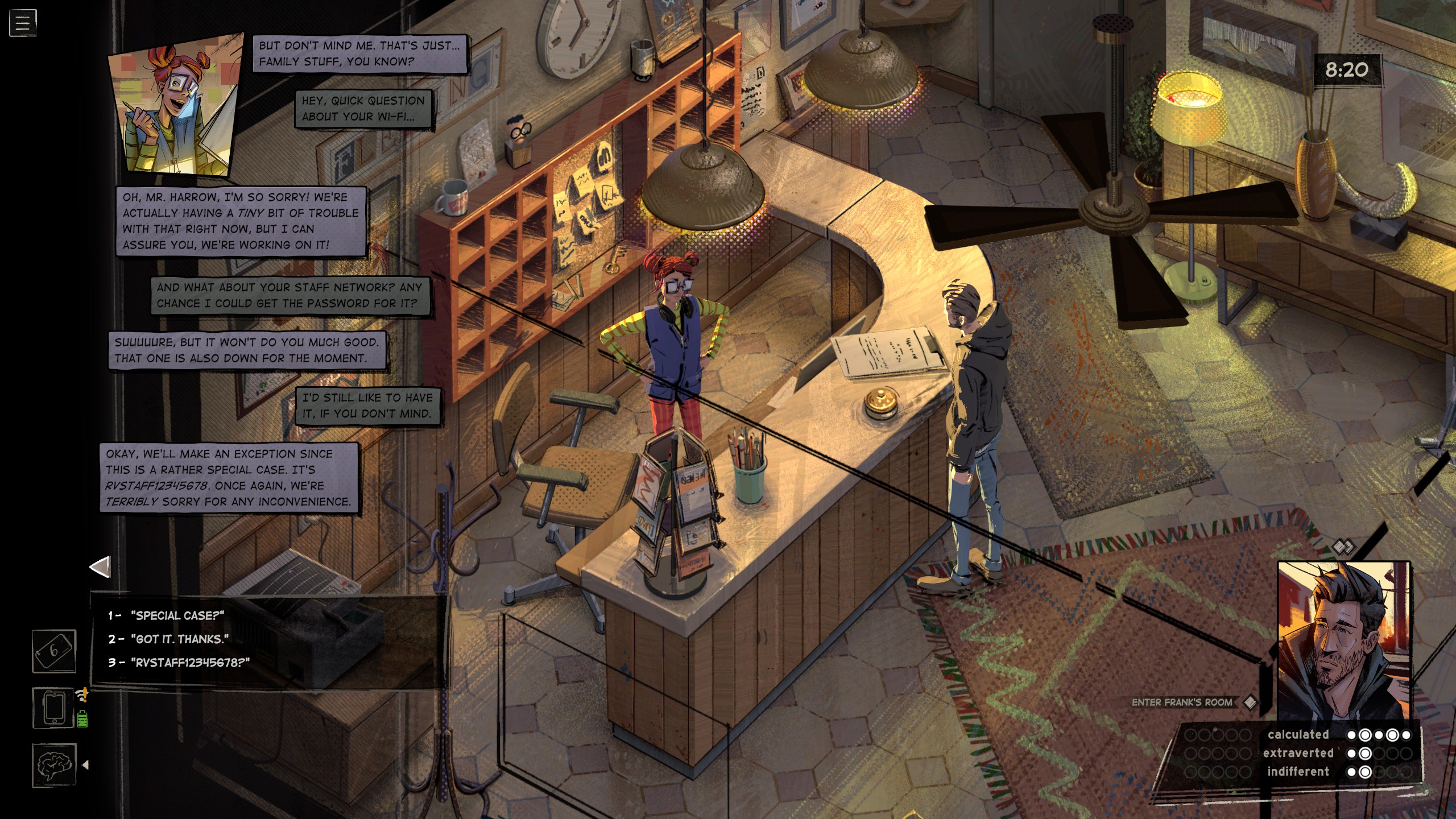The height and width of the screenshot is (819, 1456).
Task: Open the hamburger menu icon
Action: point(23,23)
